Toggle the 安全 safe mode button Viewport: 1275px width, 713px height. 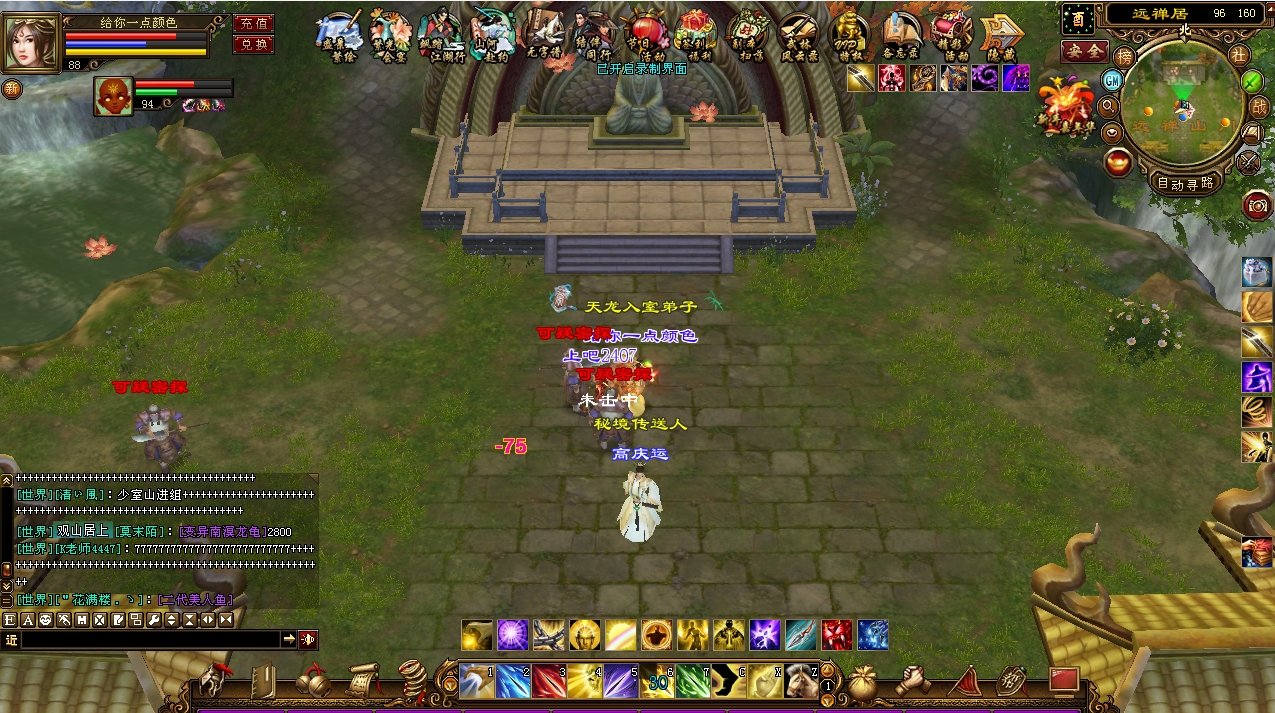pyautogui.click(x=1085, y=50)
